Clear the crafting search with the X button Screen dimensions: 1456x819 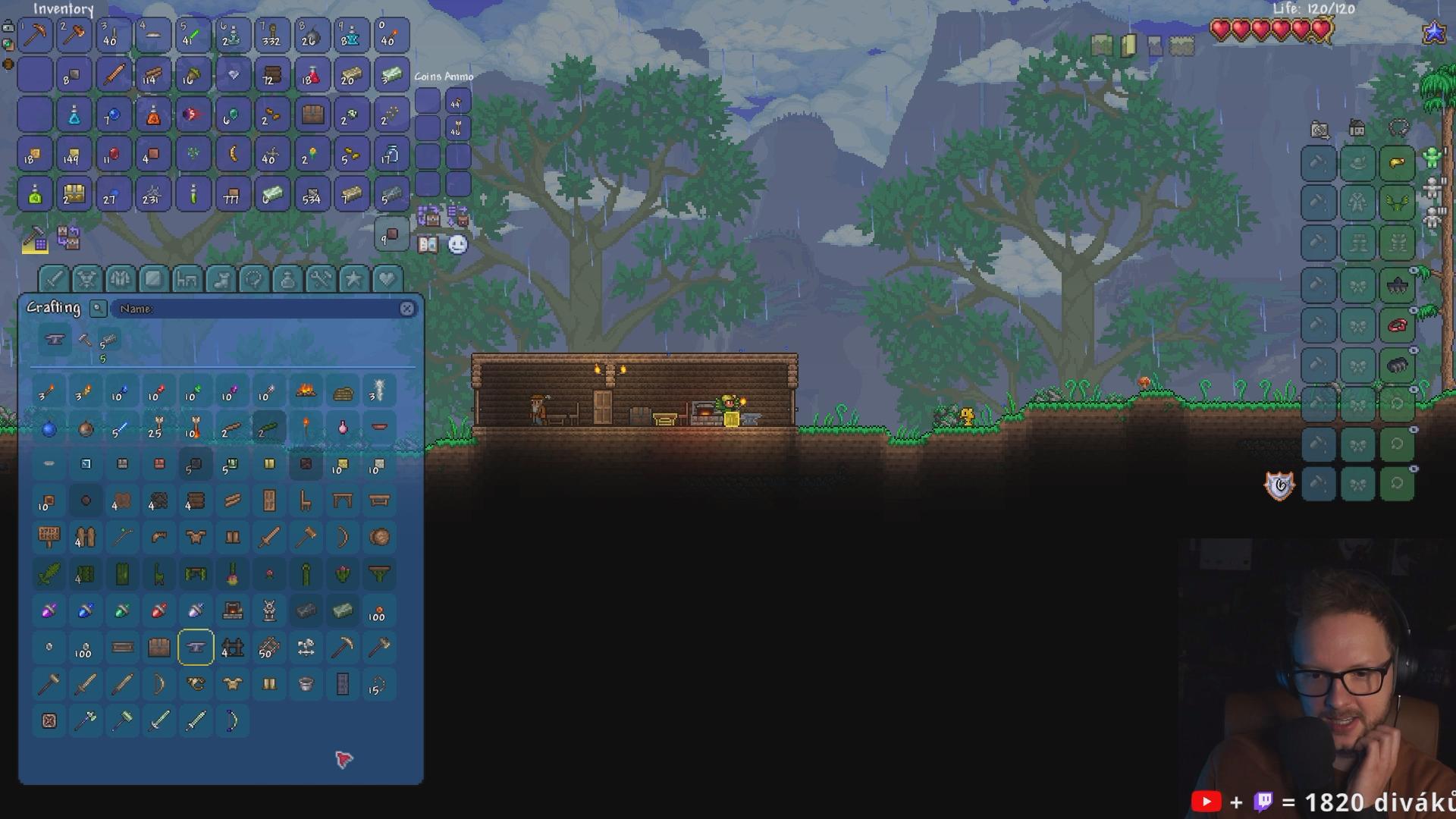pos(407,309)
